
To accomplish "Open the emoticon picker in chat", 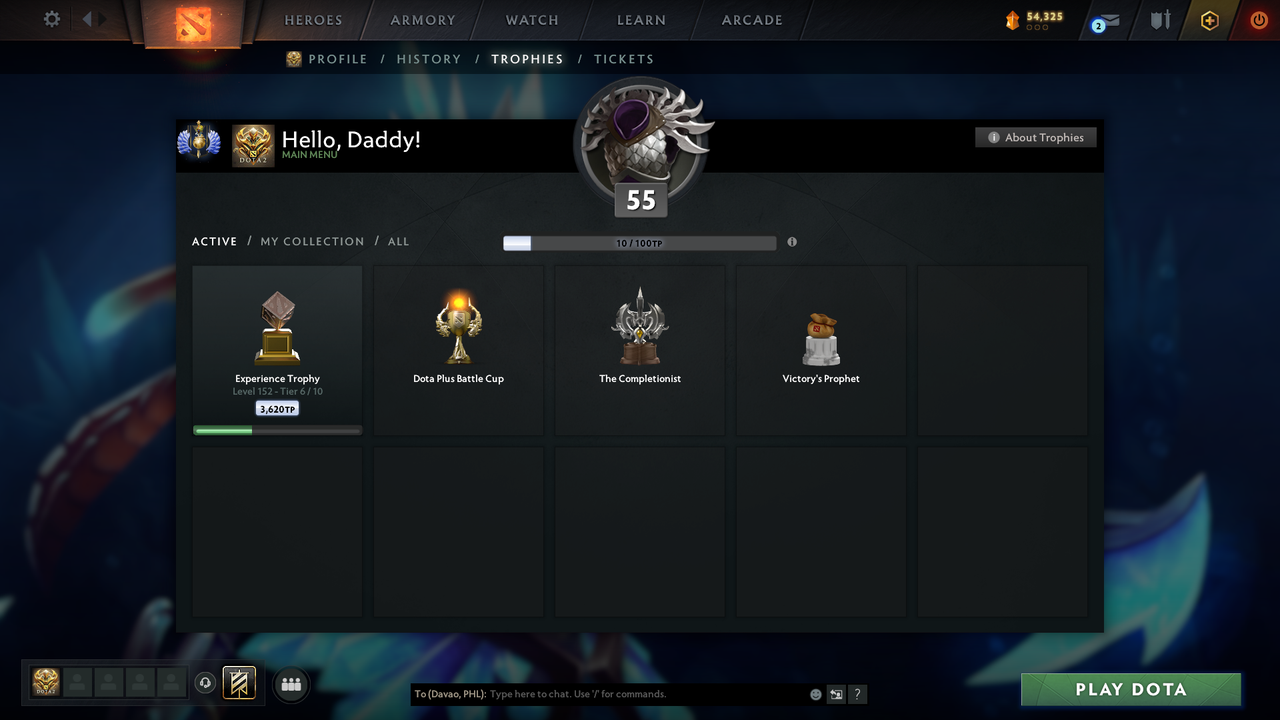I will click(815, 693).
